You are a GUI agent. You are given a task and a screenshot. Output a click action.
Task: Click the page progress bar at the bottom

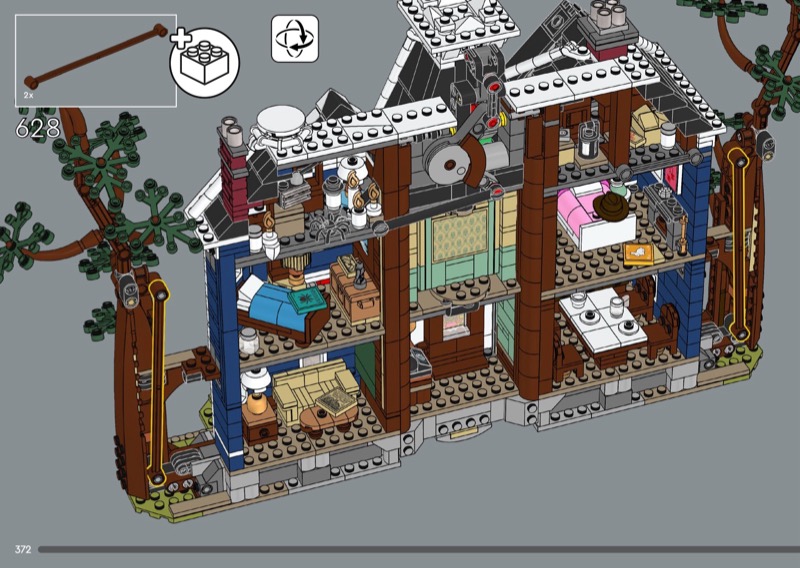pyautogui.click(x=416, y=549)
